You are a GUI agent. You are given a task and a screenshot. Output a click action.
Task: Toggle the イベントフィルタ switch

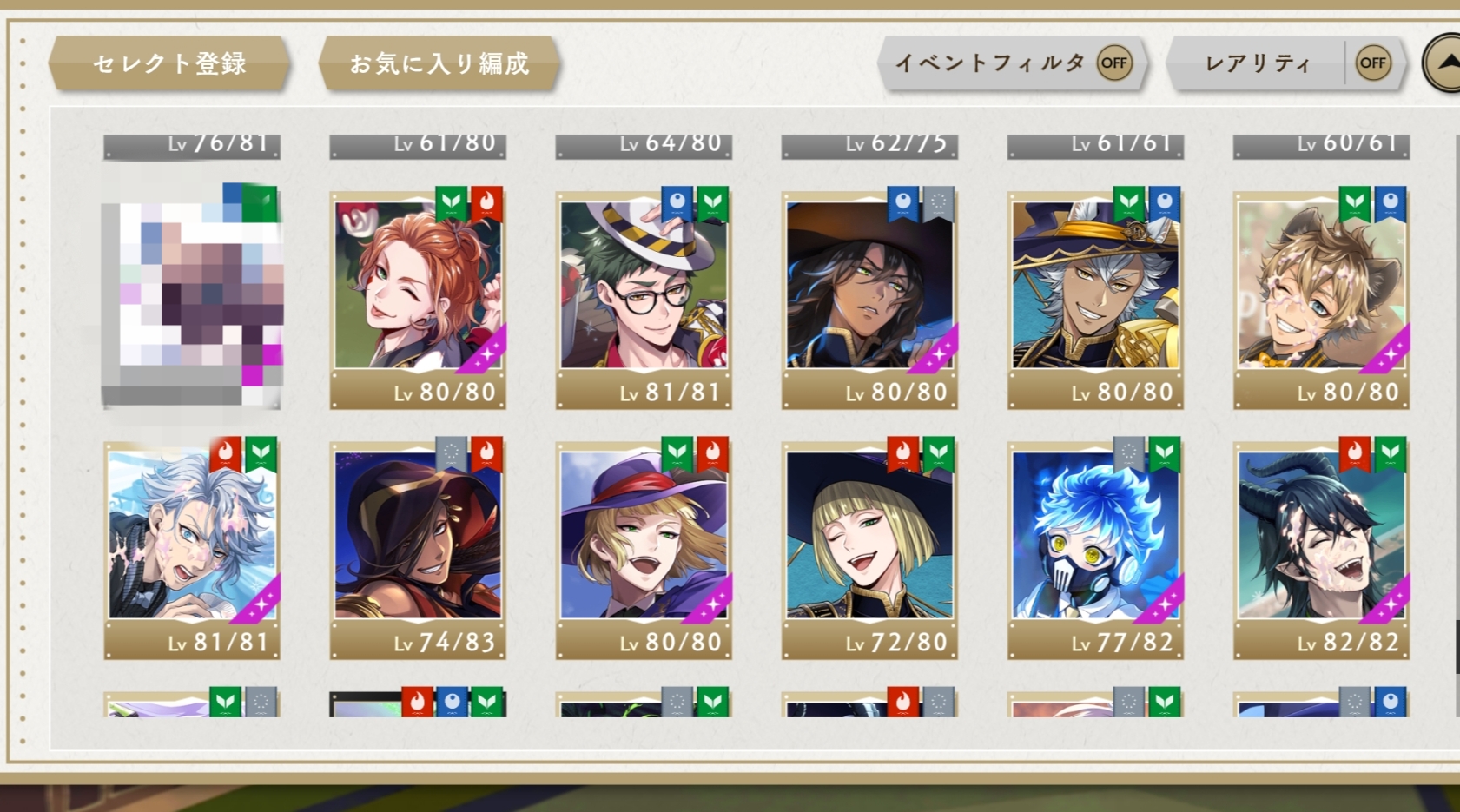[1113, 63]
